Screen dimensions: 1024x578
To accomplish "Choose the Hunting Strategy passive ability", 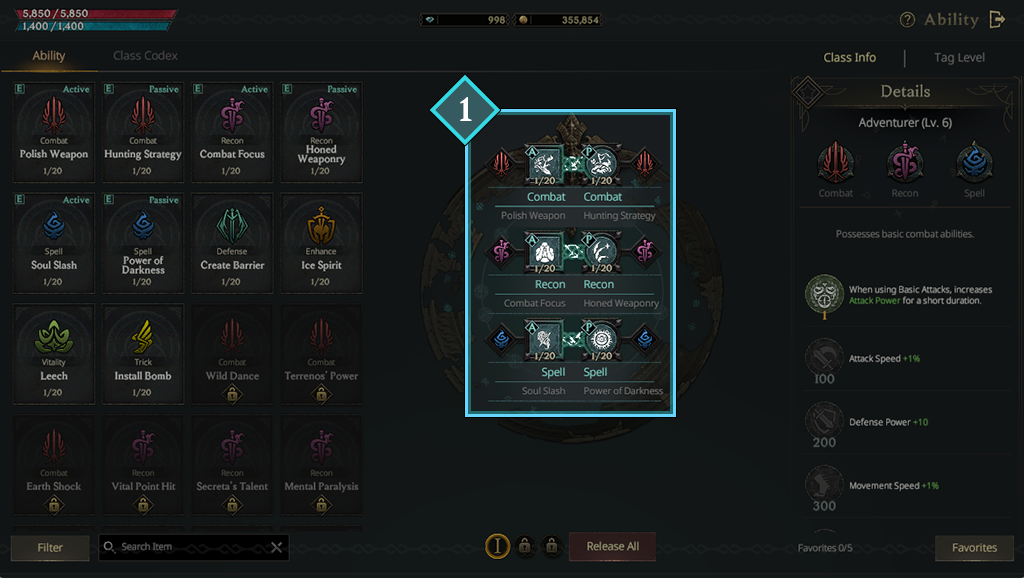I will click(143, 132).
